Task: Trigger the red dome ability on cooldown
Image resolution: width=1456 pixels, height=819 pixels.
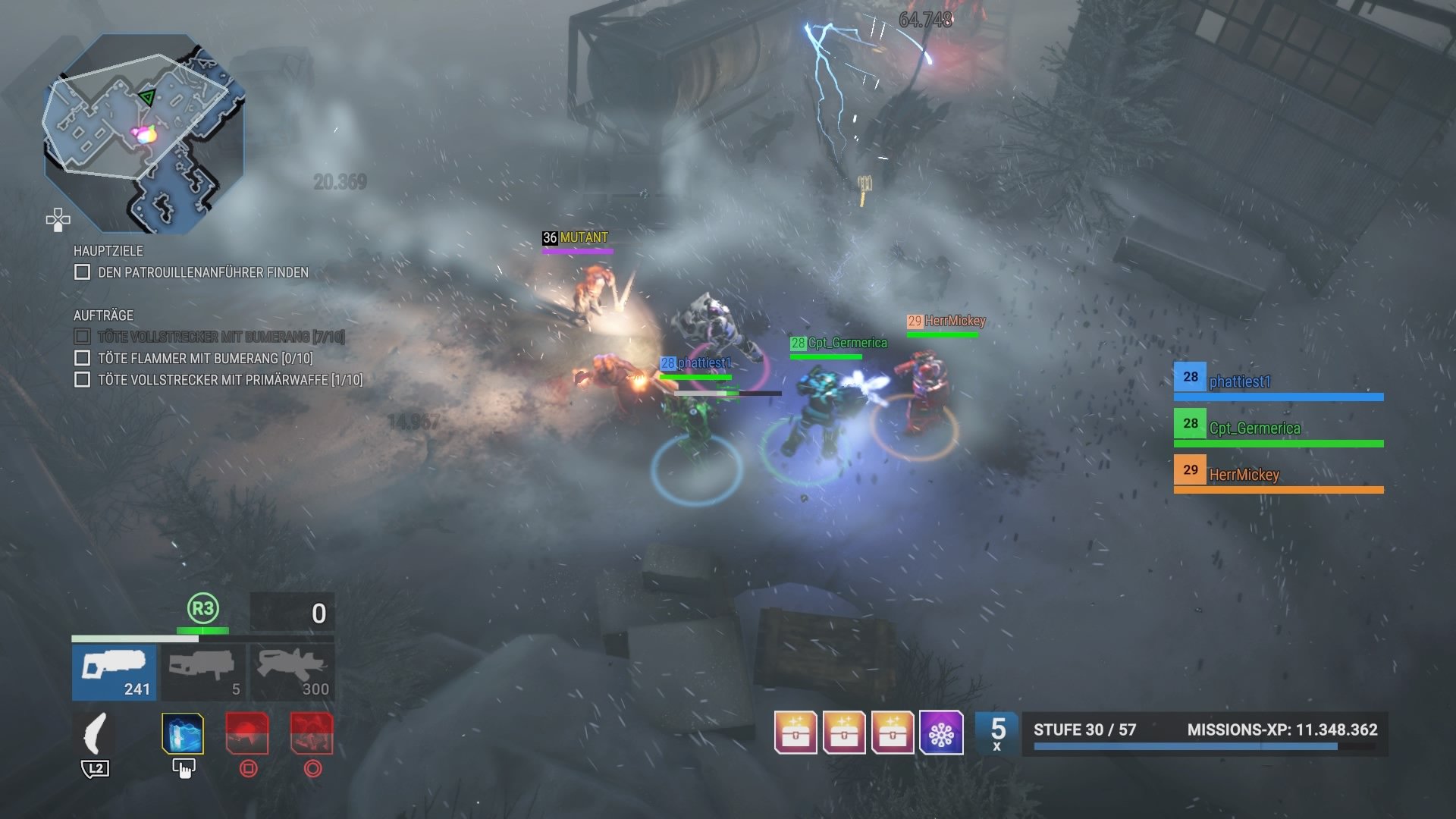Action: pos(247,734)
